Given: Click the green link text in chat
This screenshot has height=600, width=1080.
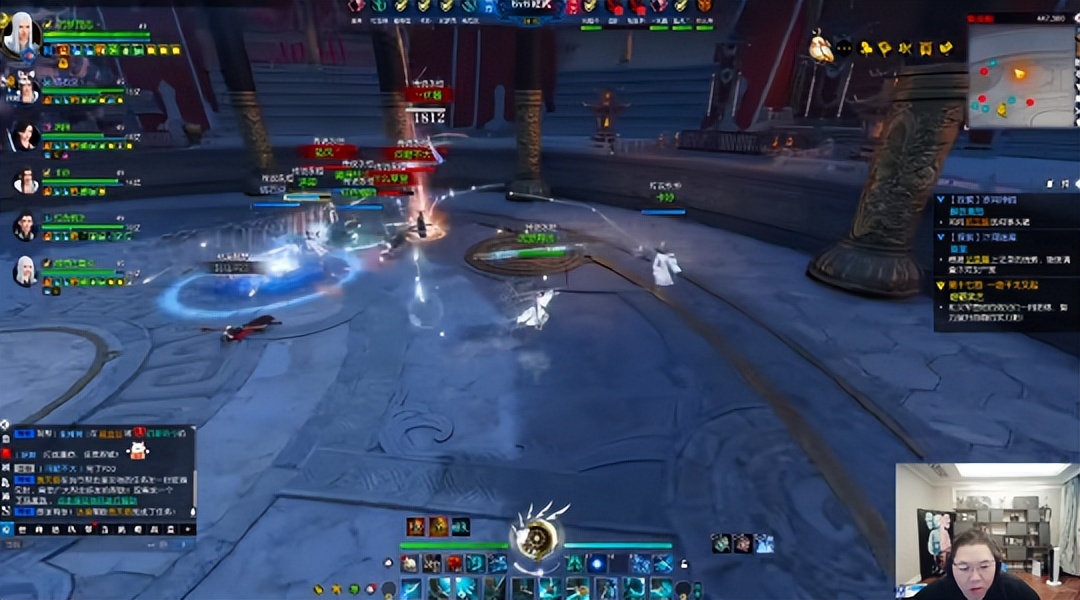Looking at the screenshot, I should (x=97, y=500).
